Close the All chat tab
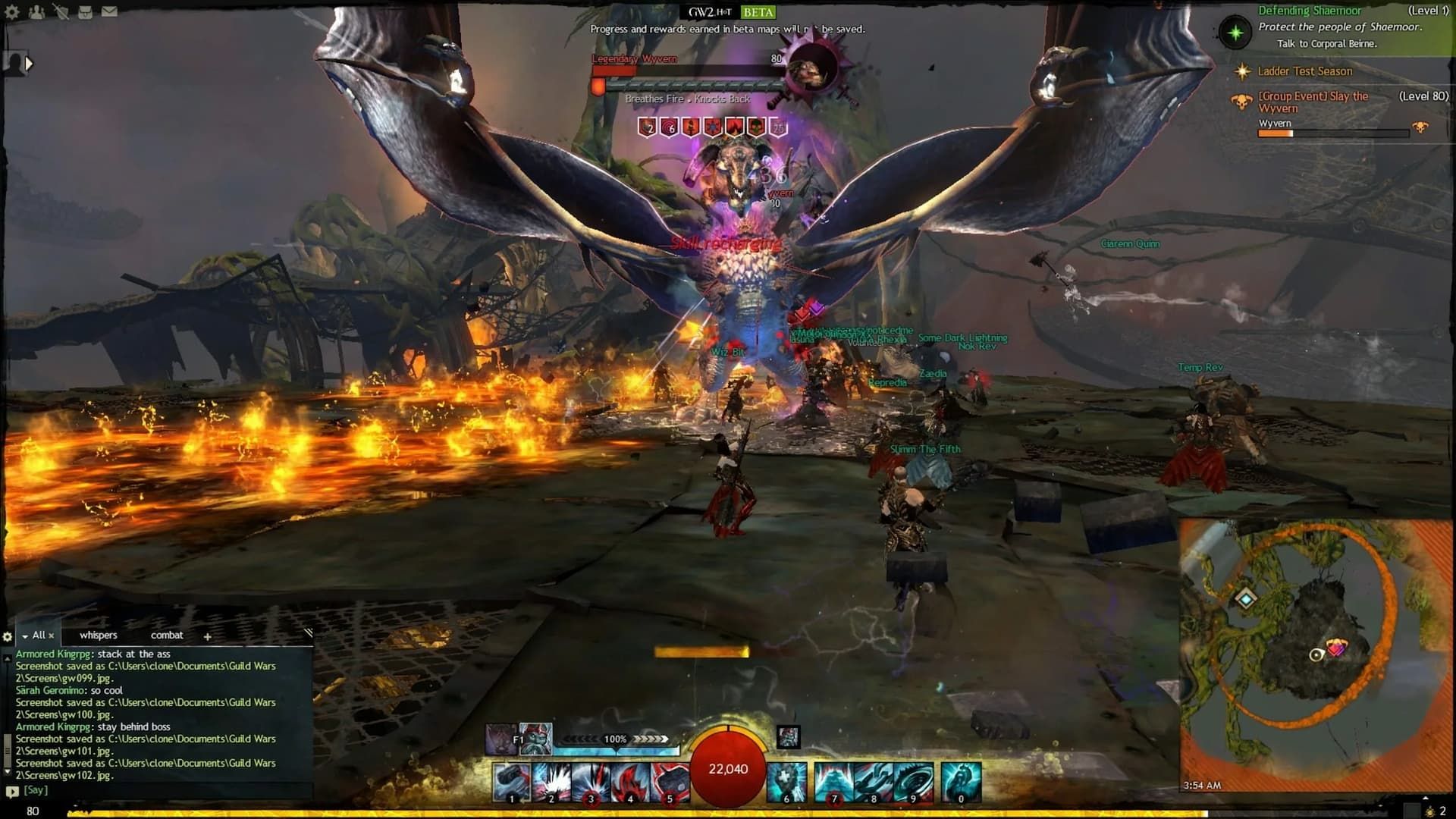The width and height of the screenshot is (1456, 819). (51, 635)
